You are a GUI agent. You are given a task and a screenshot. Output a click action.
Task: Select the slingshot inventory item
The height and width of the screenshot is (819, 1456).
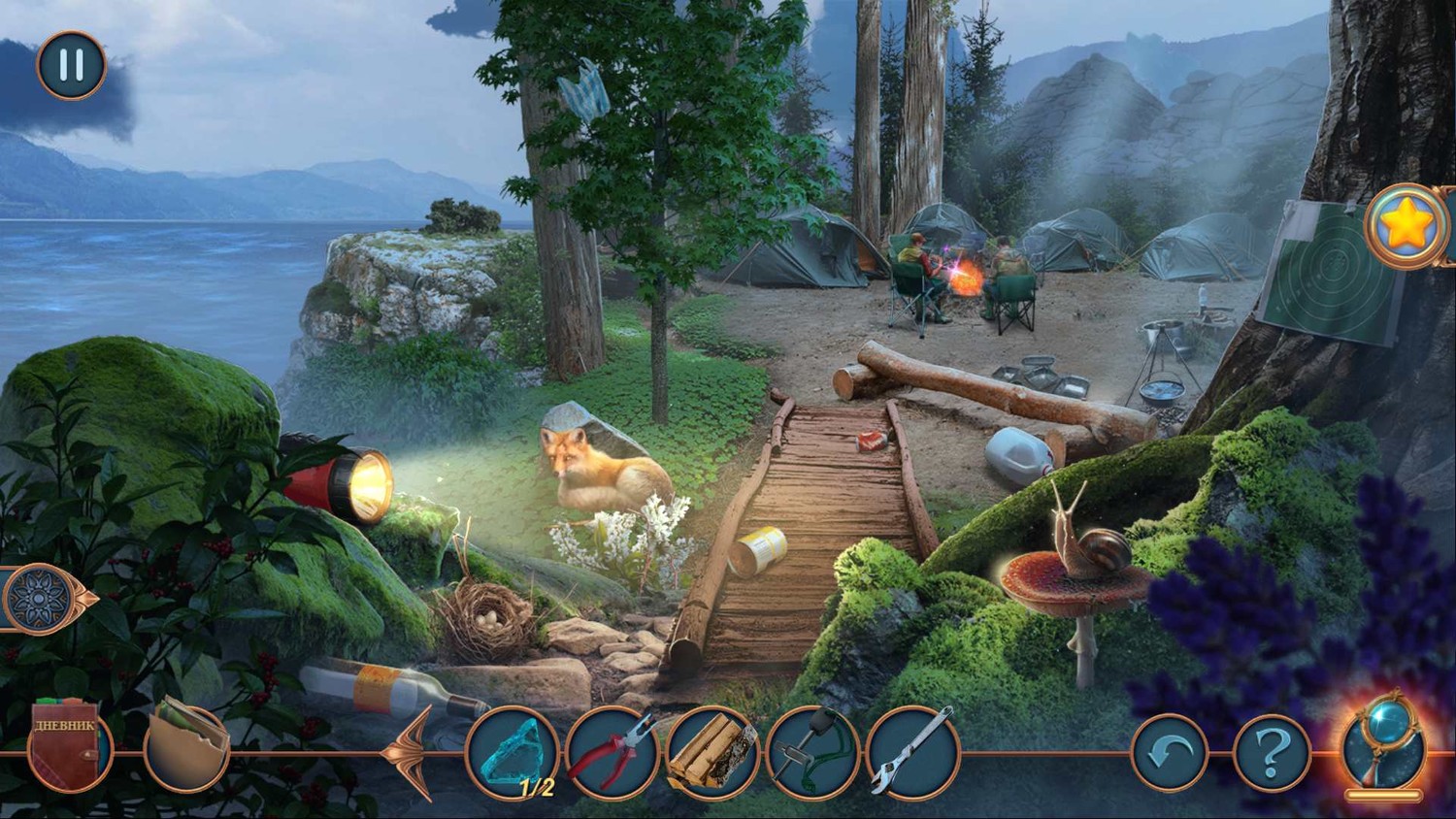(811, 753)
